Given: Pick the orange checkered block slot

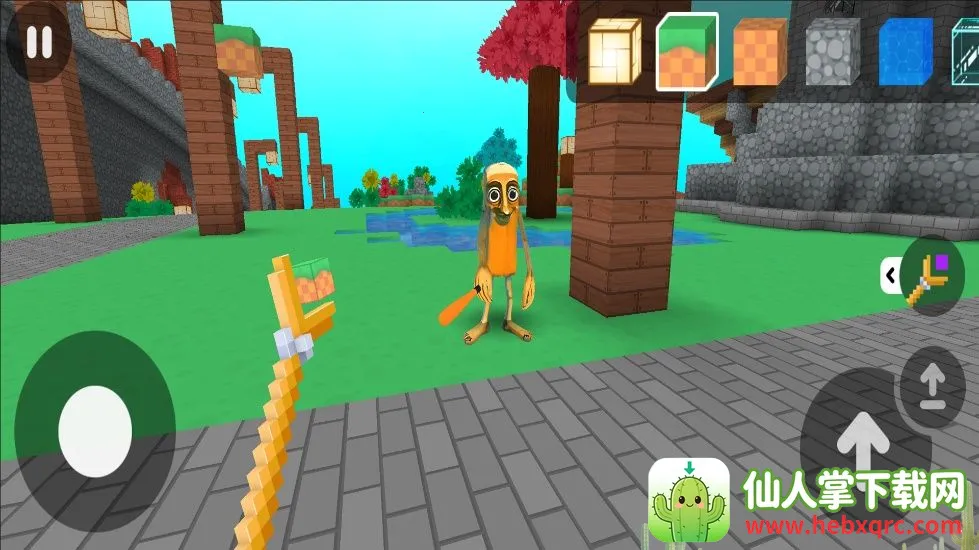Looking at the screenshot, I should pos(761,51).
